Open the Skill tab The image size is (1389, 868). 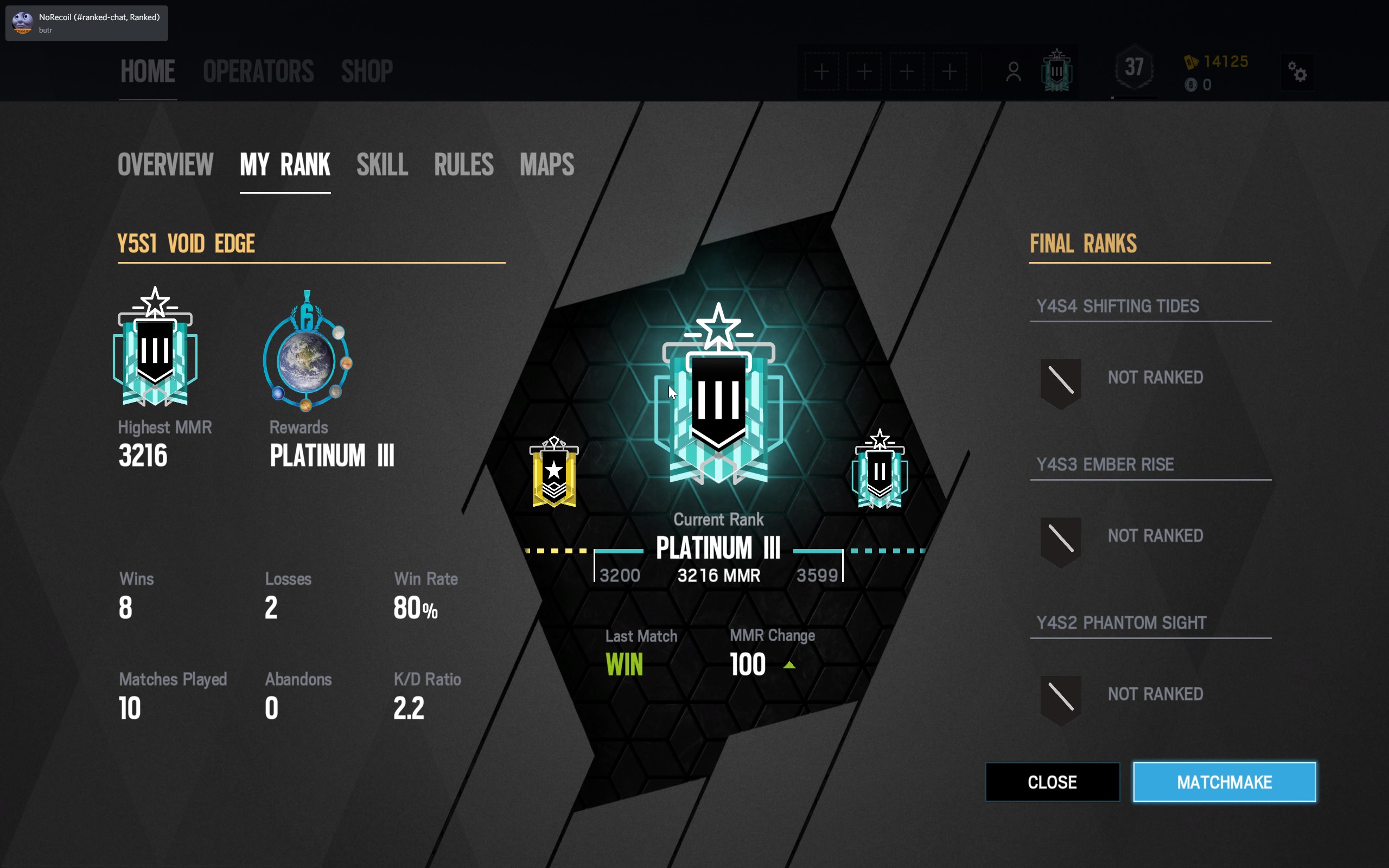381,165
